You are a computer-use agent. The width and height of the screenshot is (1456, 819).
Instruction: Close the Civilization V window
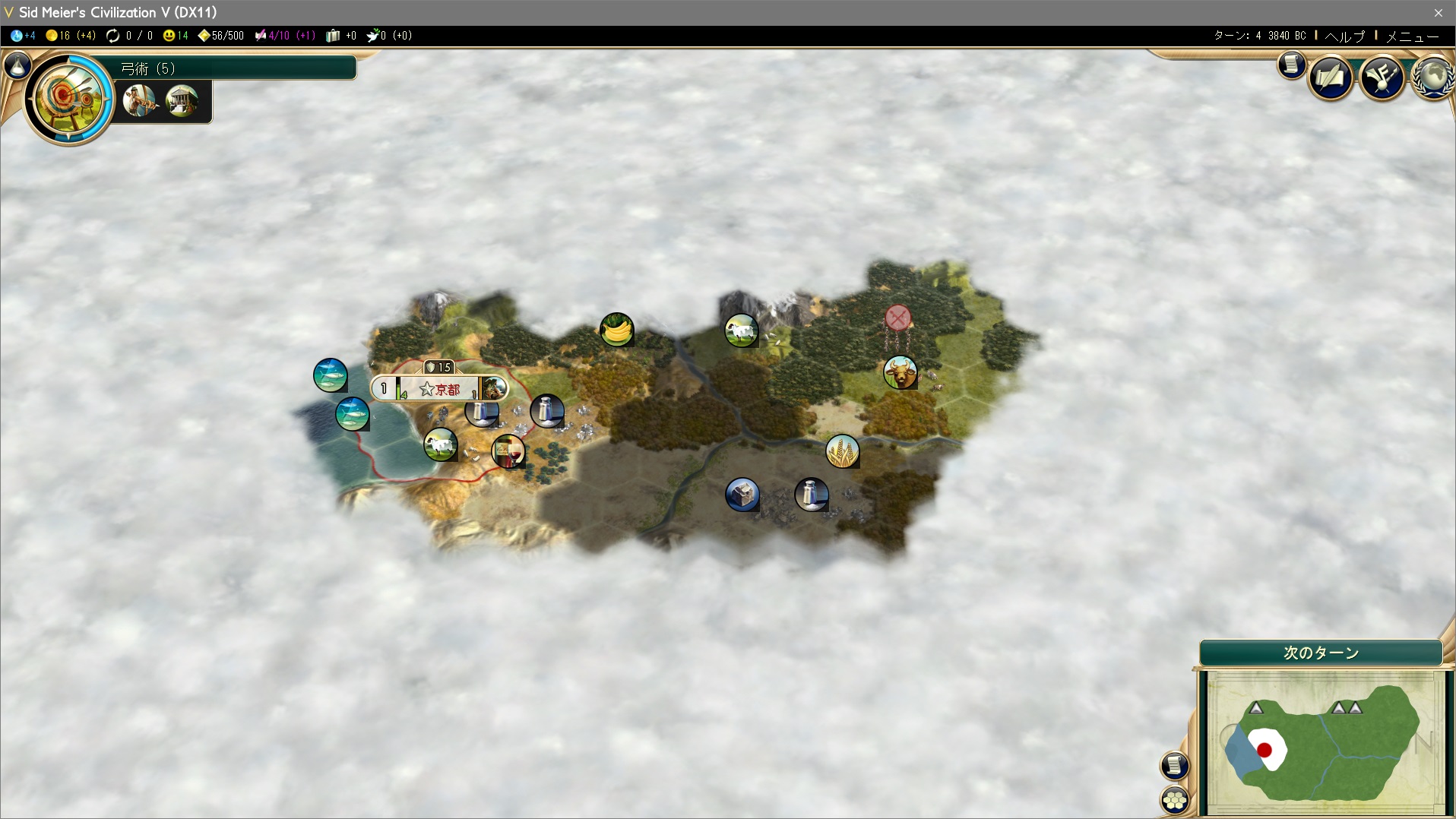tap(1438, 12)
